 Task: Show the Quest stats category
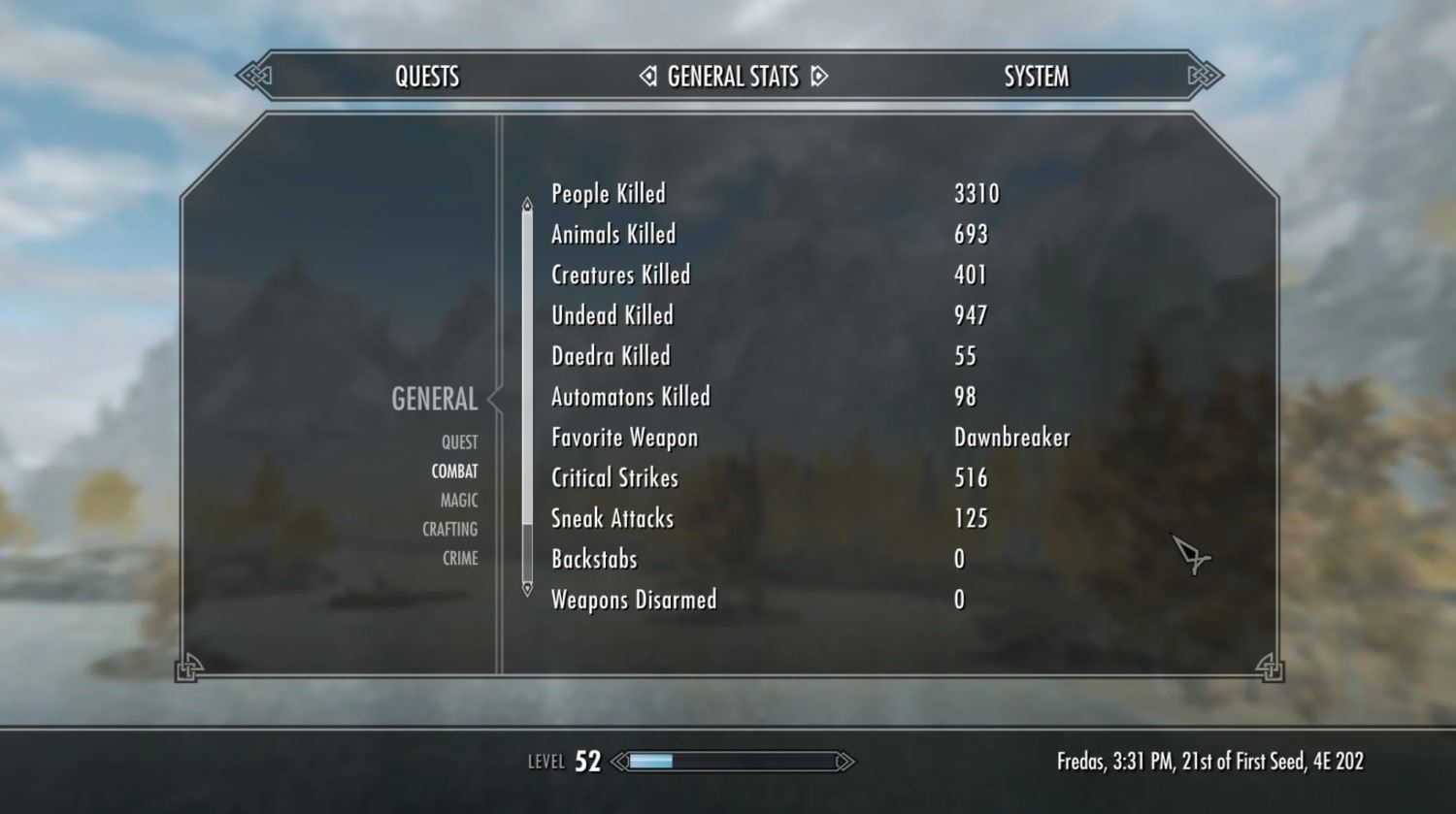[459, 442]
